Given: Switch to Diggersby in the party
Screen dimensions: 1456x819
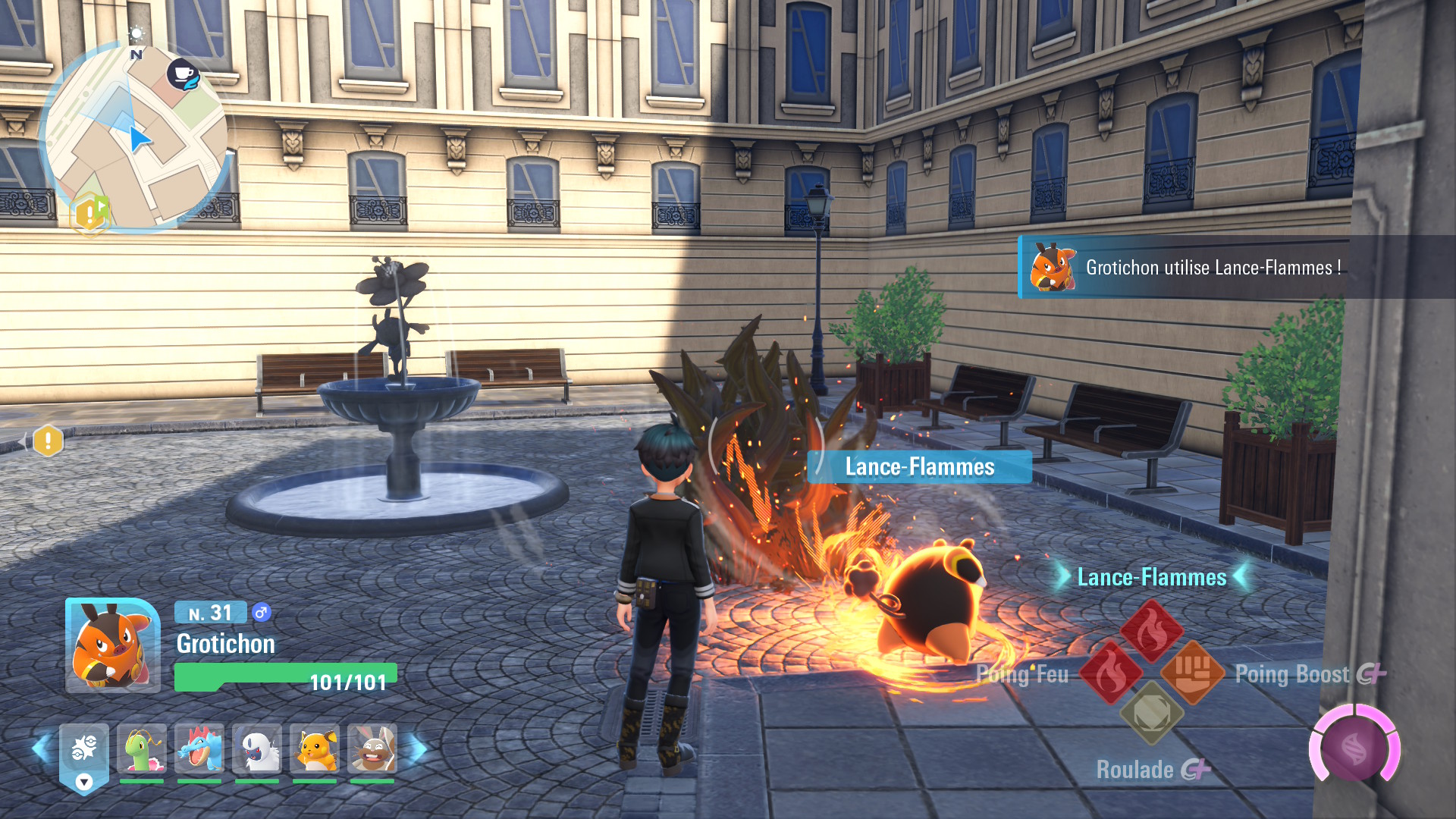Looking at the screenshot, I should coord(372,749).
